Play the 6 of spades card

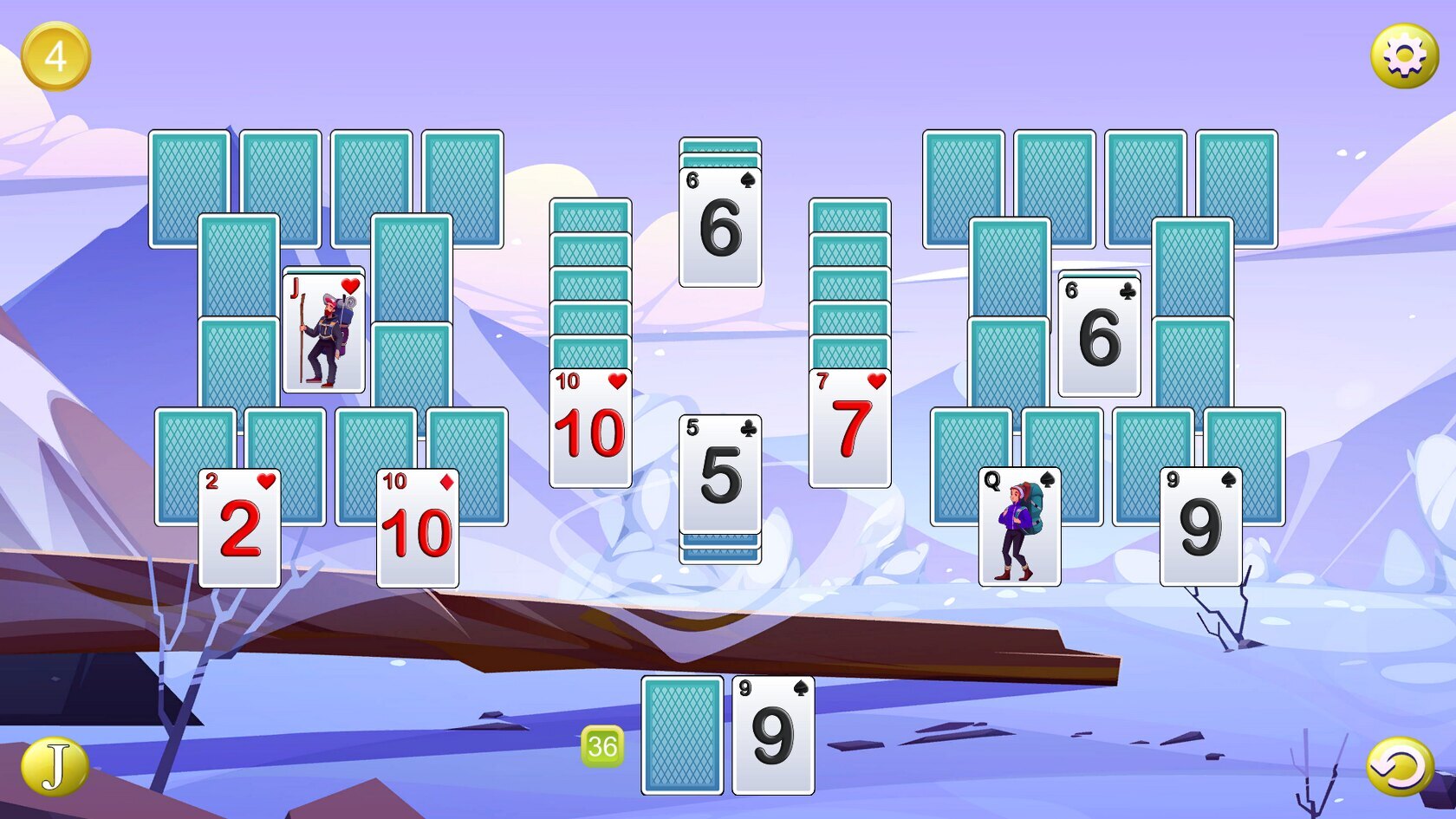point(720,227)
